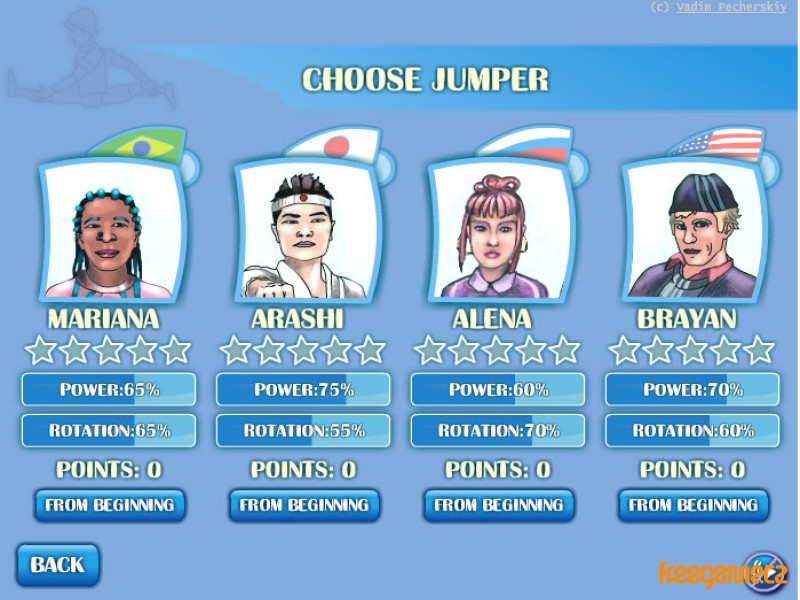Start from beginning as Mariana

pyautogui.click(x=109, y=505)
